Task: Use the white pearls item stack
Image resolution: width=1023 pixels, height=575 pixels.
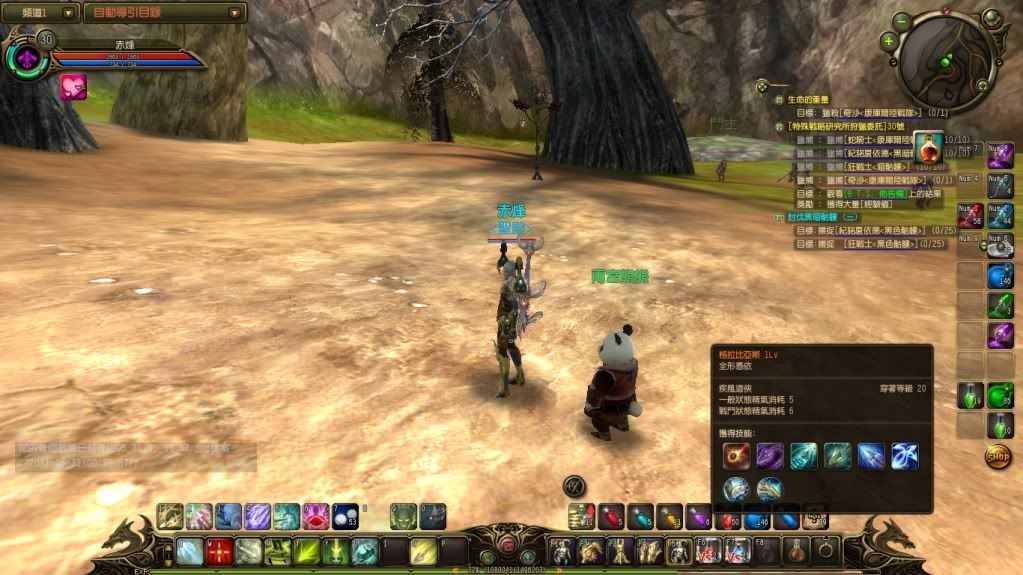Action: click(345, 517)
